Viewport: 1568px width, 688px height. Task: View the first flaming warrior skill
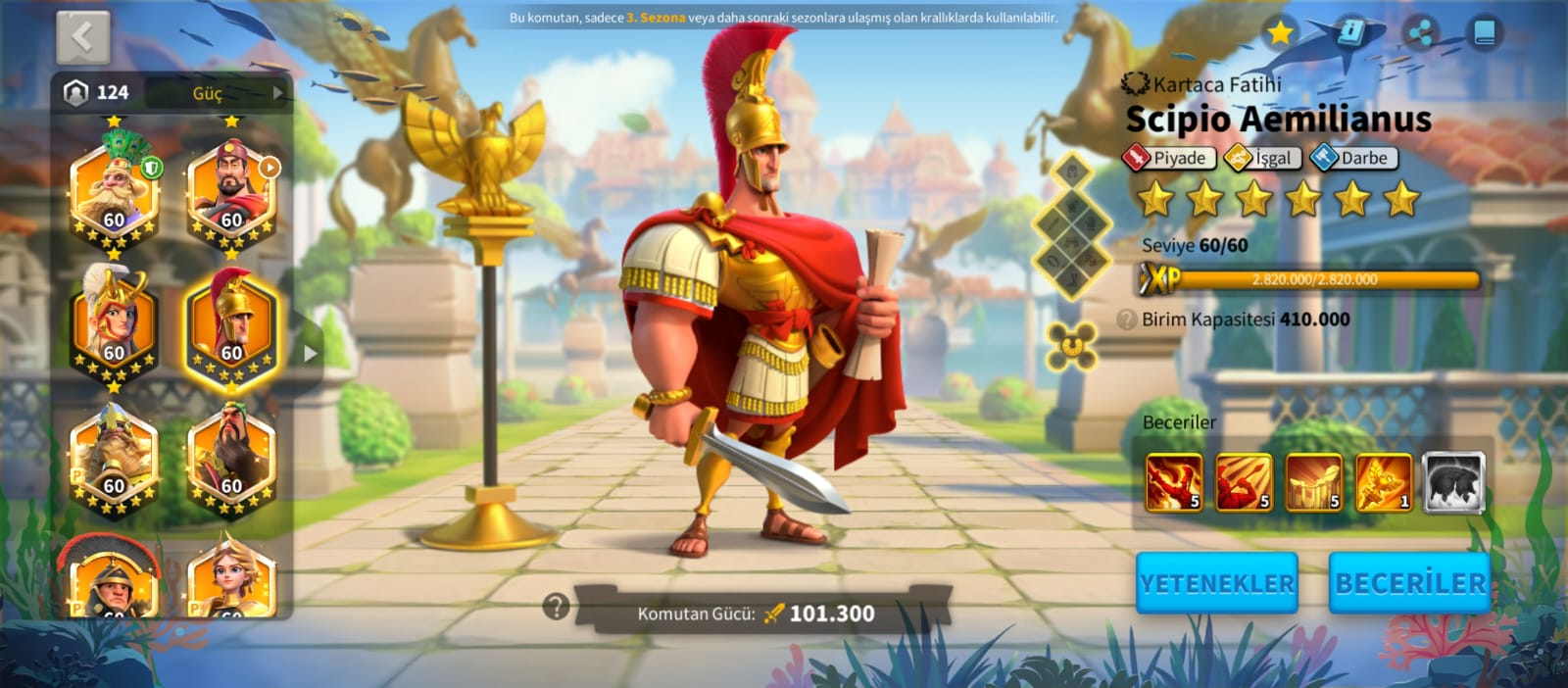(x=1174, y=482)
